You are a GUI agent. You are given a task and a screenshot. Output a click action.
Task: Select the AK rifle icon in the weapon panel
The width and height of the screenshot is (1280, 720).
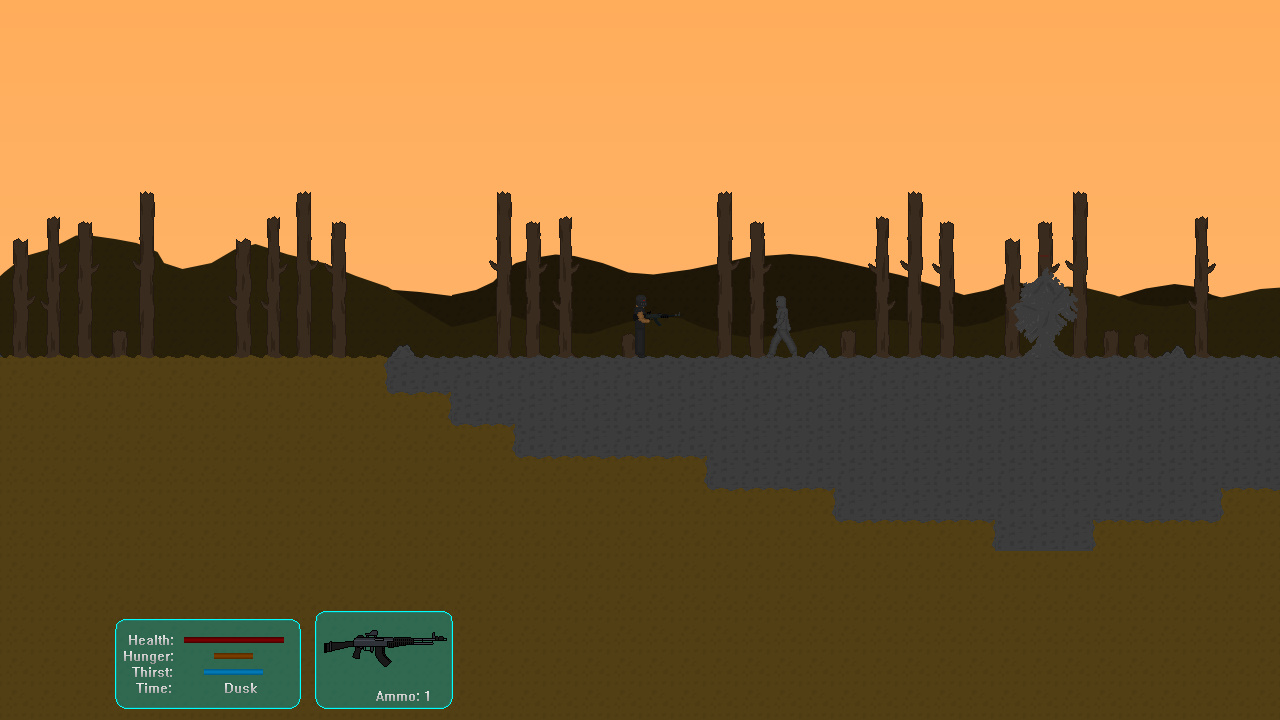tap(384, 646)
